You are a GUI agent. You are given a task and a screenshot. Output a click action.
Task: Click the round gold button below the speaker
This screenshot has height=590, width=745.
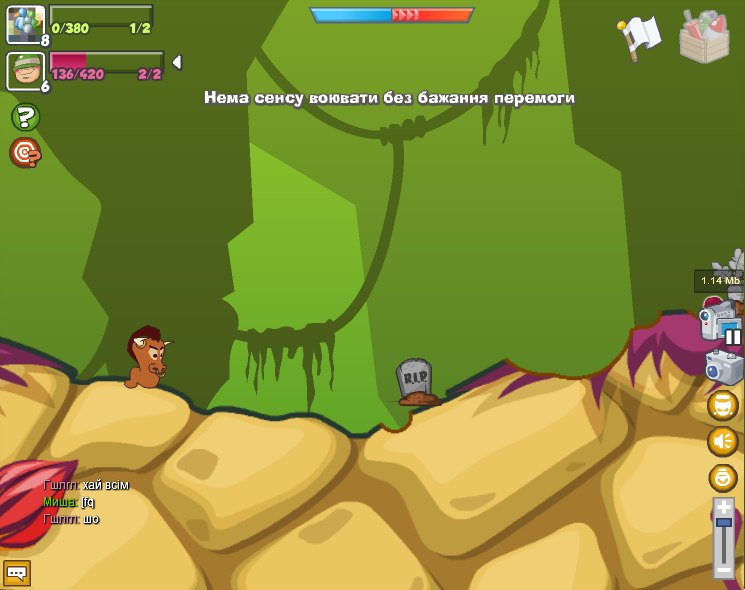pos(723,477)
